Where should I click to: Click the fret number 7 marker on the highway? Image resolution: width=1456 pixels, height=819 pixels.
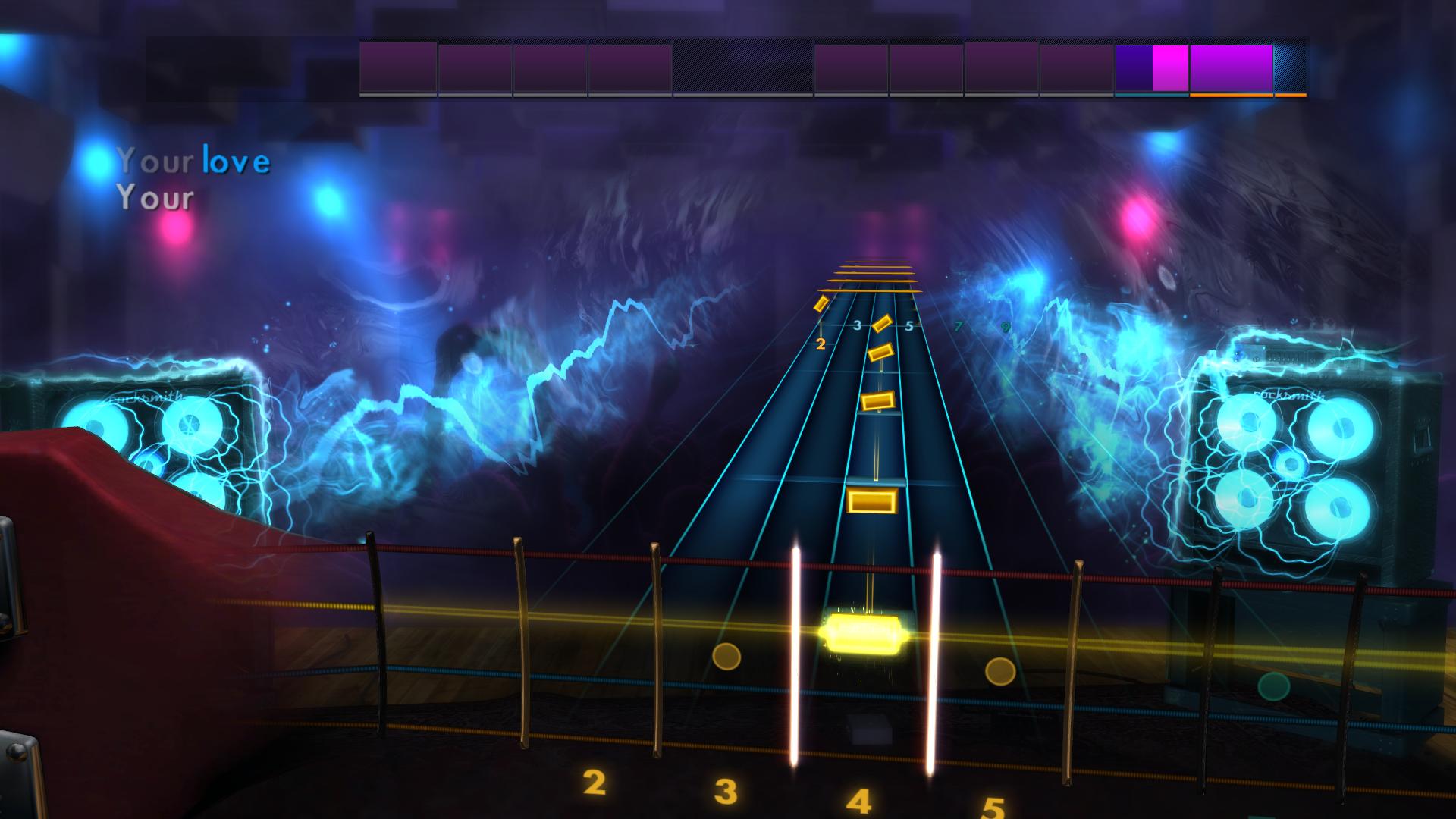(958, 326)
